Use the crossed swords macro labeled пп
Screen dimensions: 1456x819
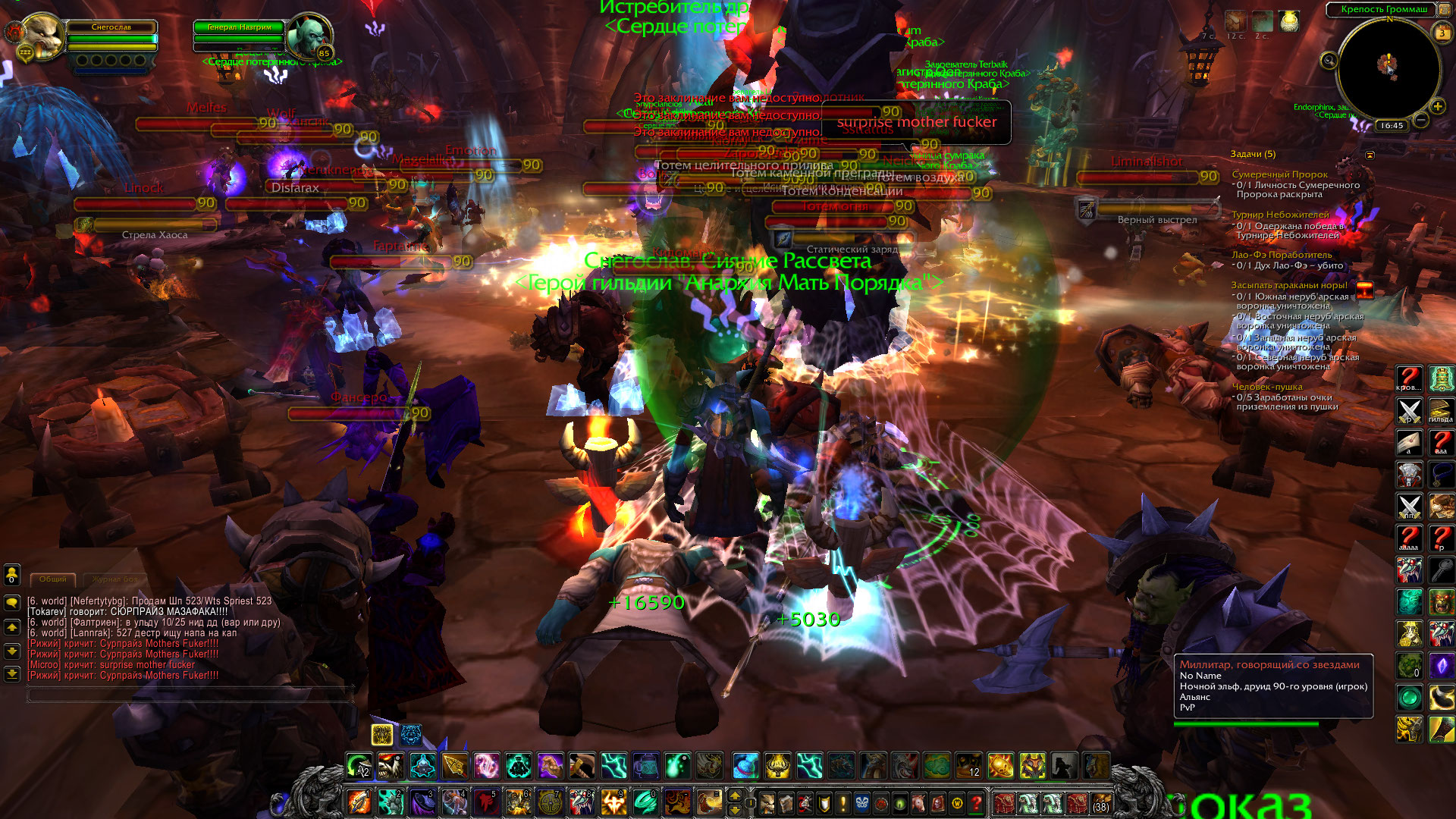[1409, 507]
